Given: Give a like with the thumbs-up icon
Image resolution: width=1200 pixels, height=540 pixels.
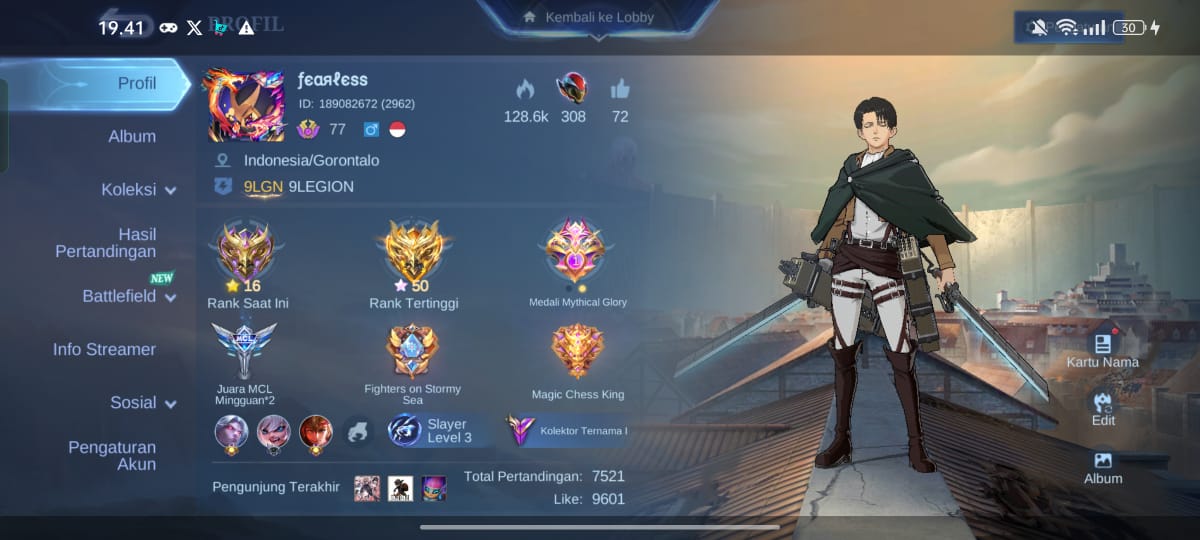Looking at the screenshot, I should click(x=620, y=89).
